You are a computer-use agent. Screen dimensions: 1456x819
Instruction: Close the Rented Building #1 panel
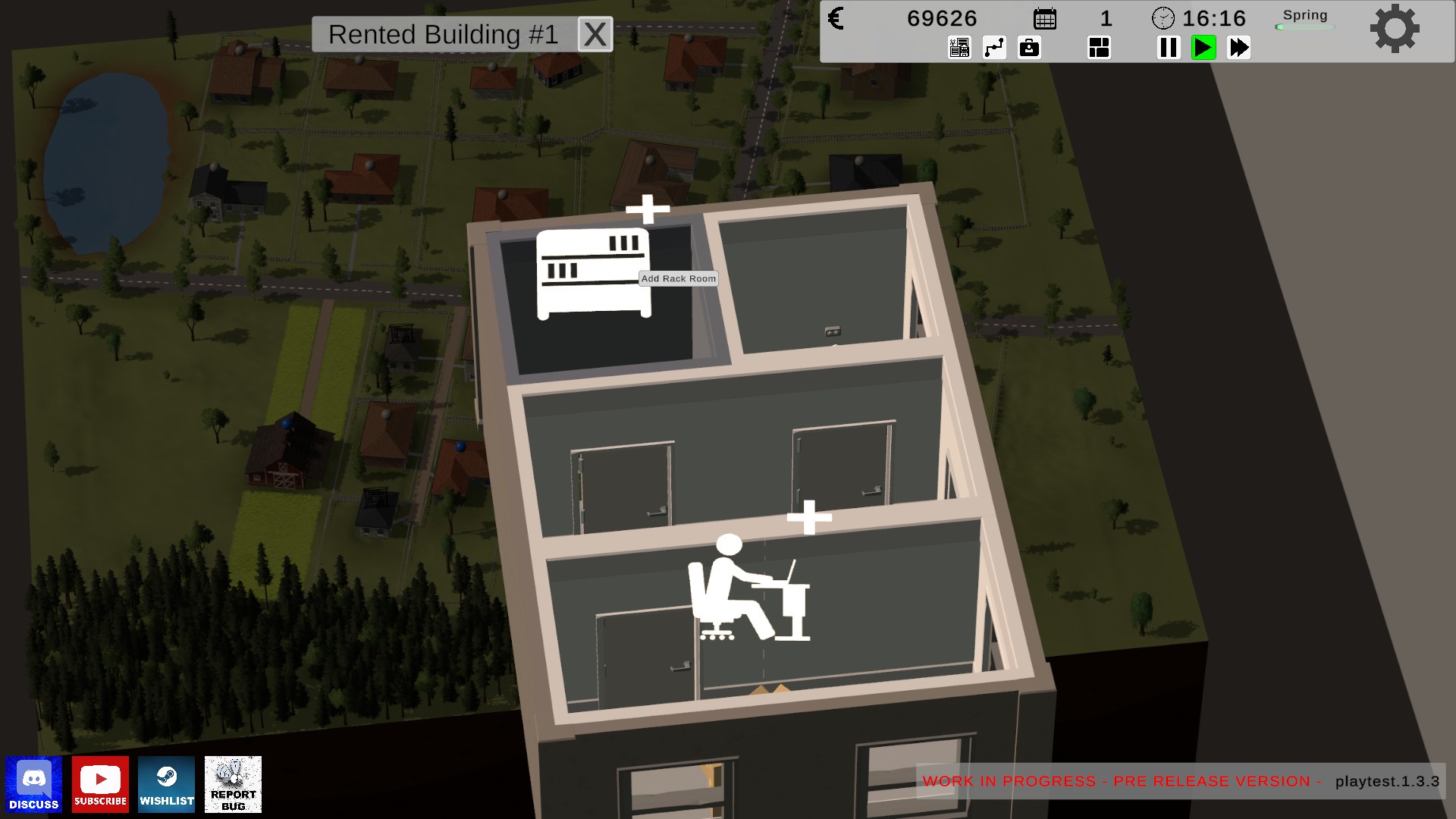click(x=595, y=35)
